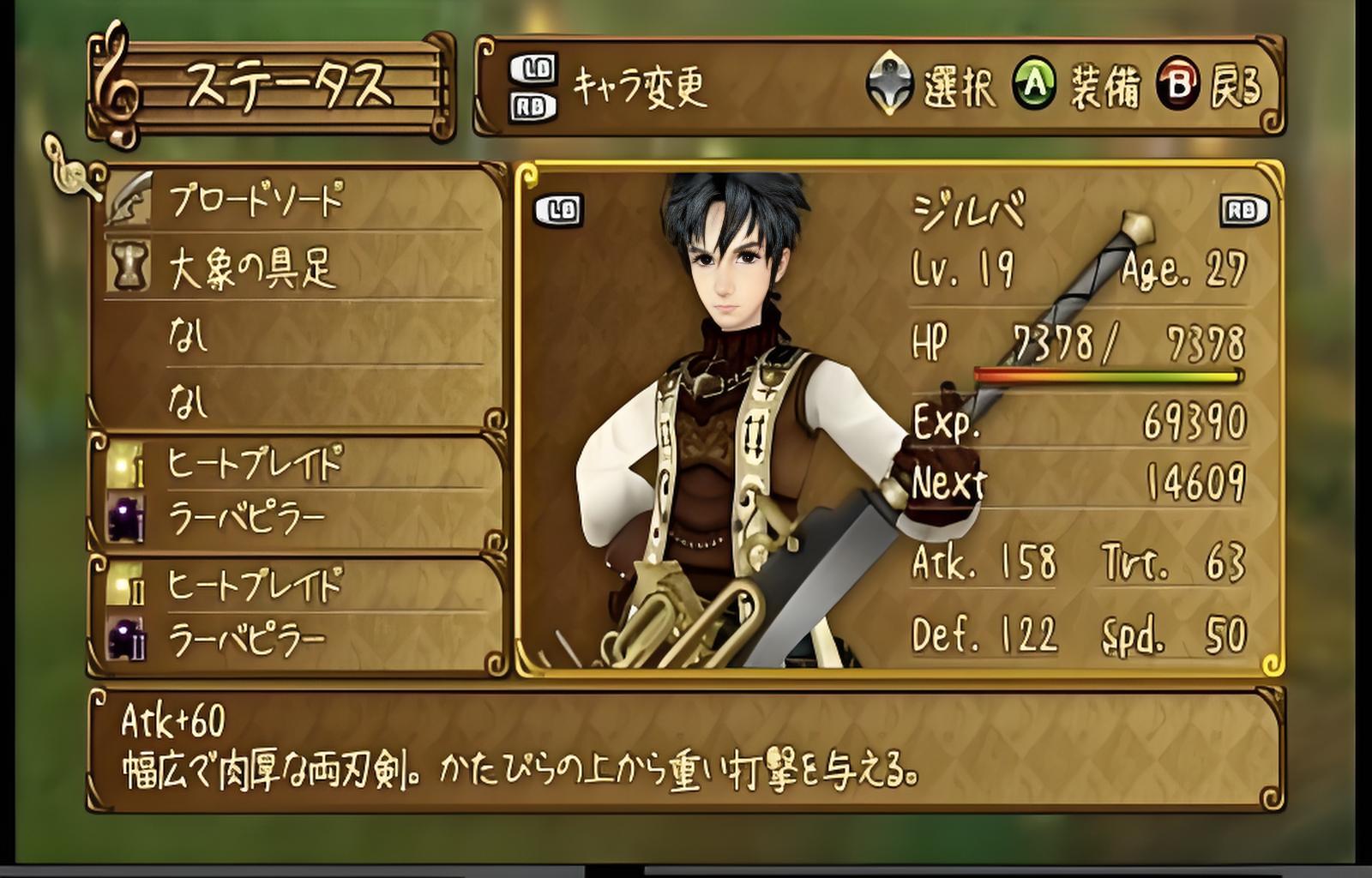1372x878 pixels.
Task: Pick ラーバピラー in skill set I
Action: click(x=247, y=519)
